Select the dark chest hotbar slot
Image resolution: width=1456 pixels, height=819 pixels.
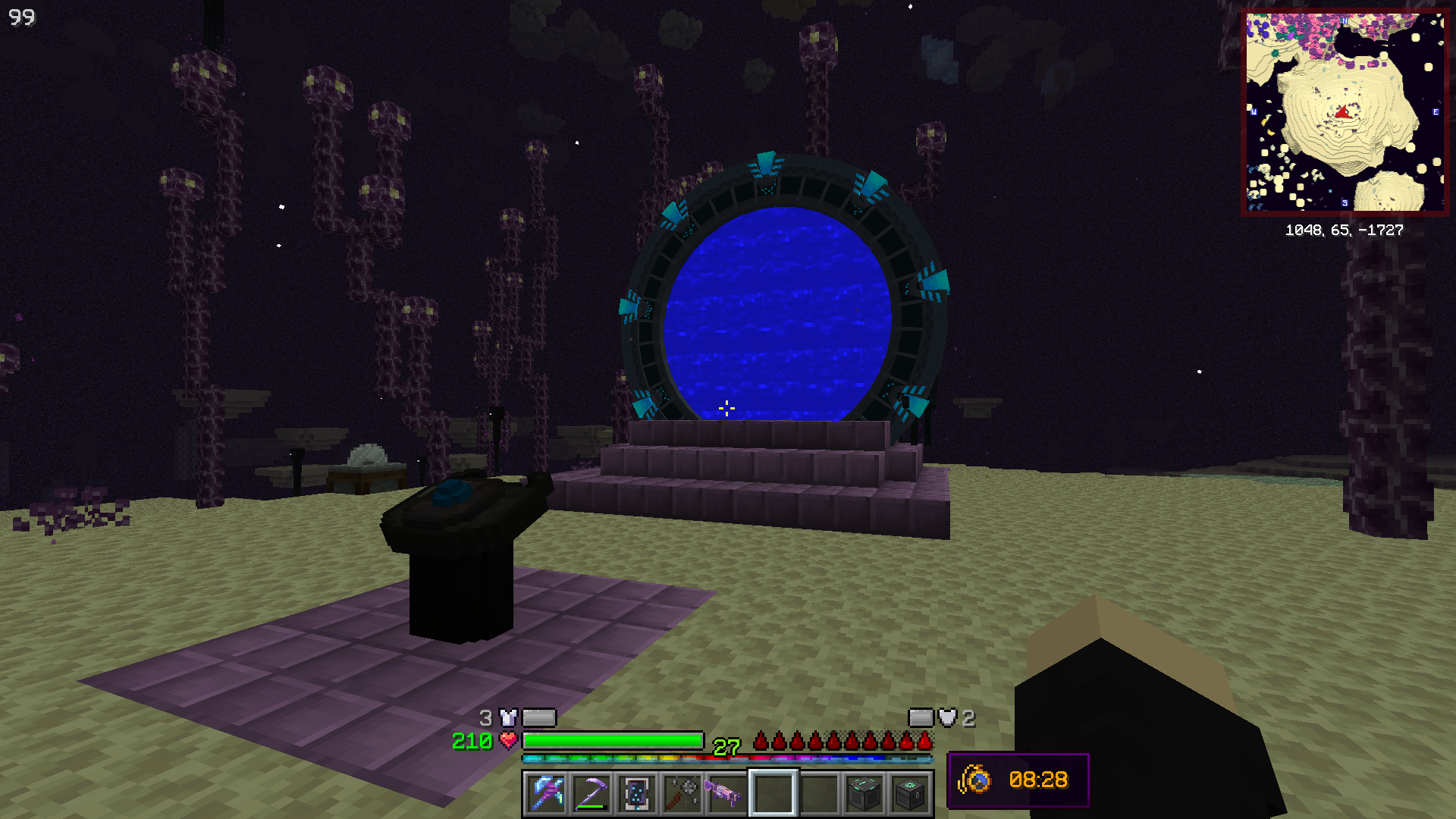coord(909,793)
